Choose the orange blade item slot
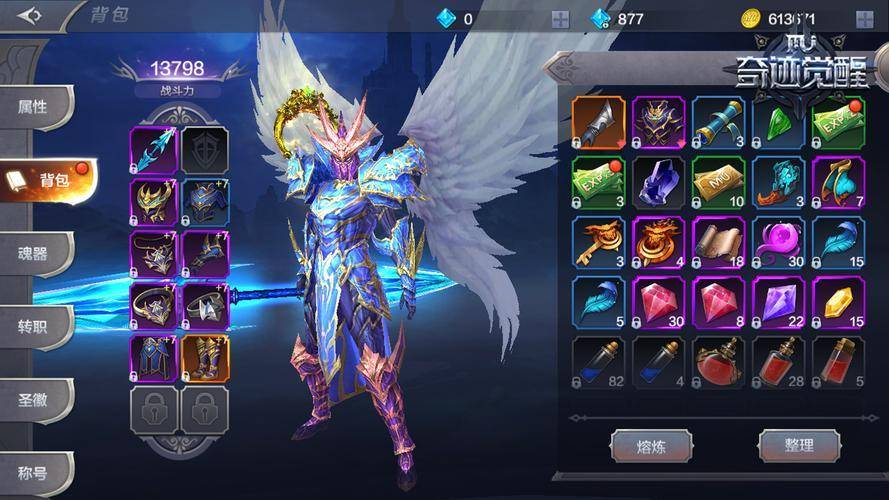The height and width of the screenshot is (500, 889). [599, 122]
